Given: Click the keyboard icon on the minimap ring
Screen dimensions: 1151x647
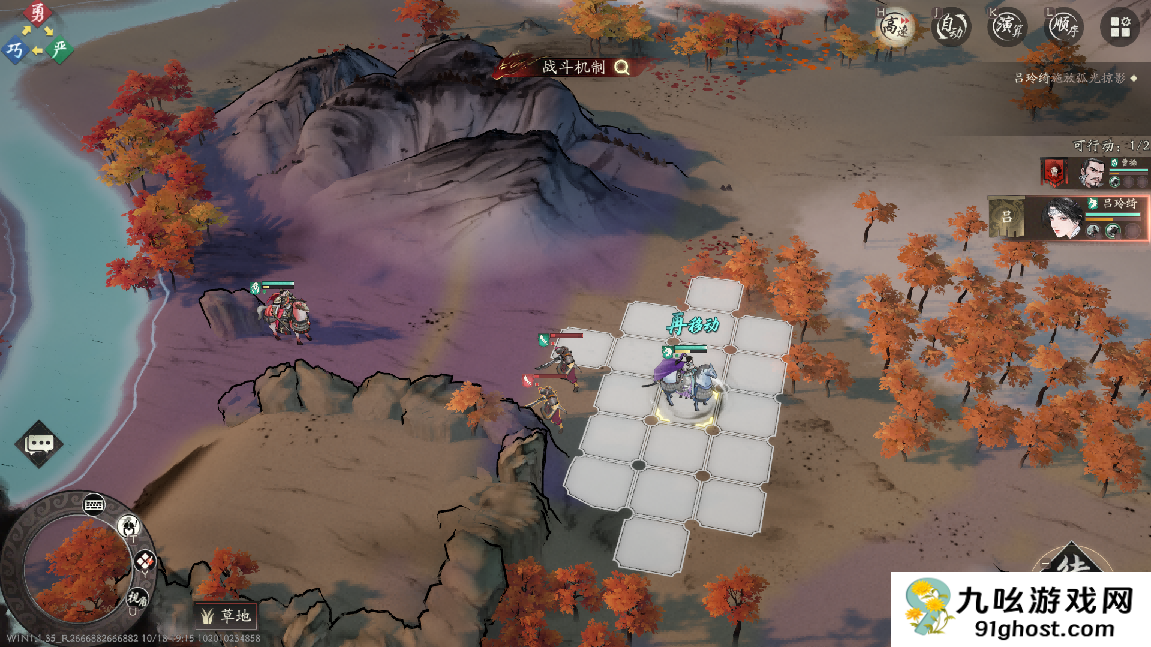Looking at the screenshot, I should tap(95, 504).
